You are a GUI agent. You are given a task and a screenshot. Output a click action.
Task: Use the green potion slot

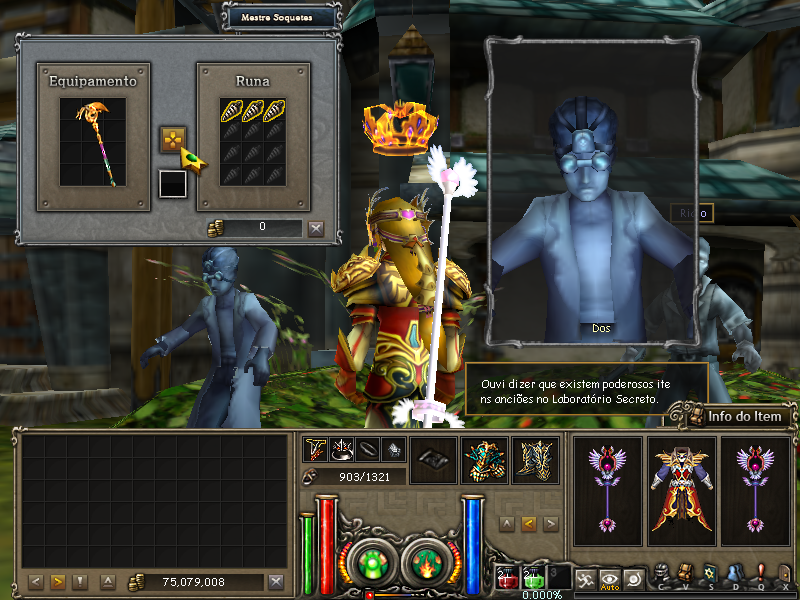coord(533,578)
